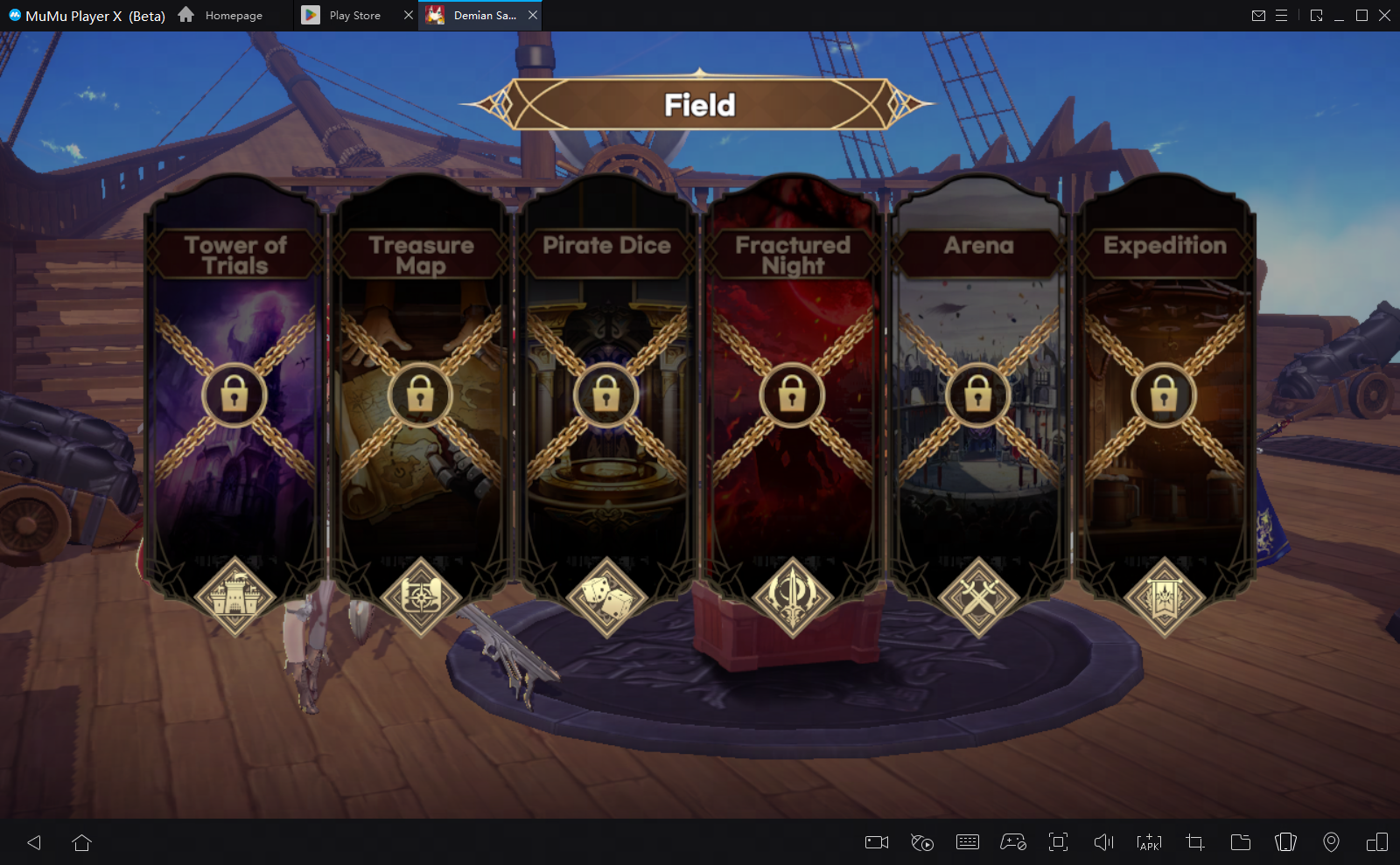Choose the Pirate Dice card
The width and height of the screenshot is (1400, 865).
tap(606, 395)
